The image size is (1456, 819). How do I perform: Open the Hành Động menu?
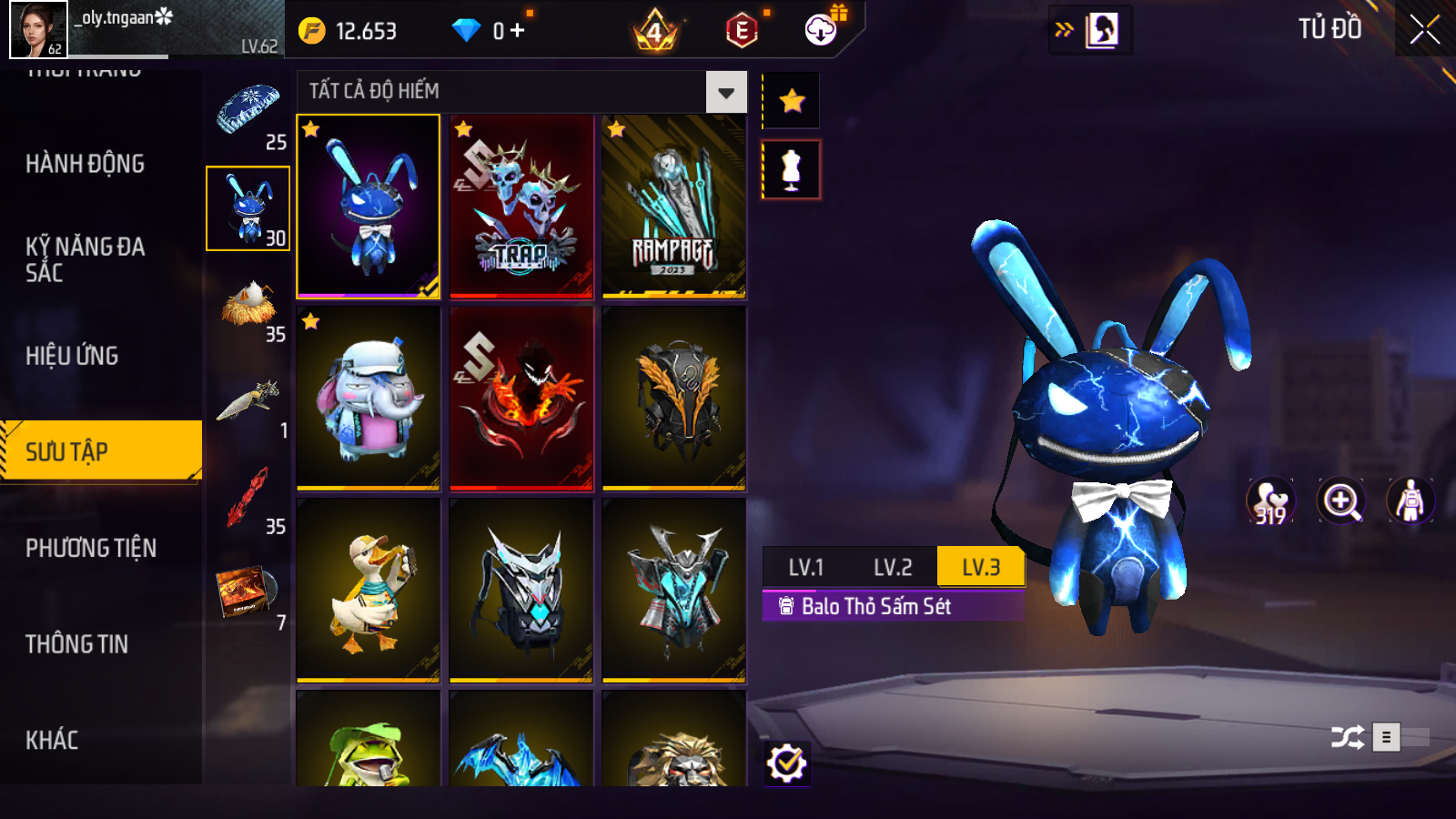85,164
